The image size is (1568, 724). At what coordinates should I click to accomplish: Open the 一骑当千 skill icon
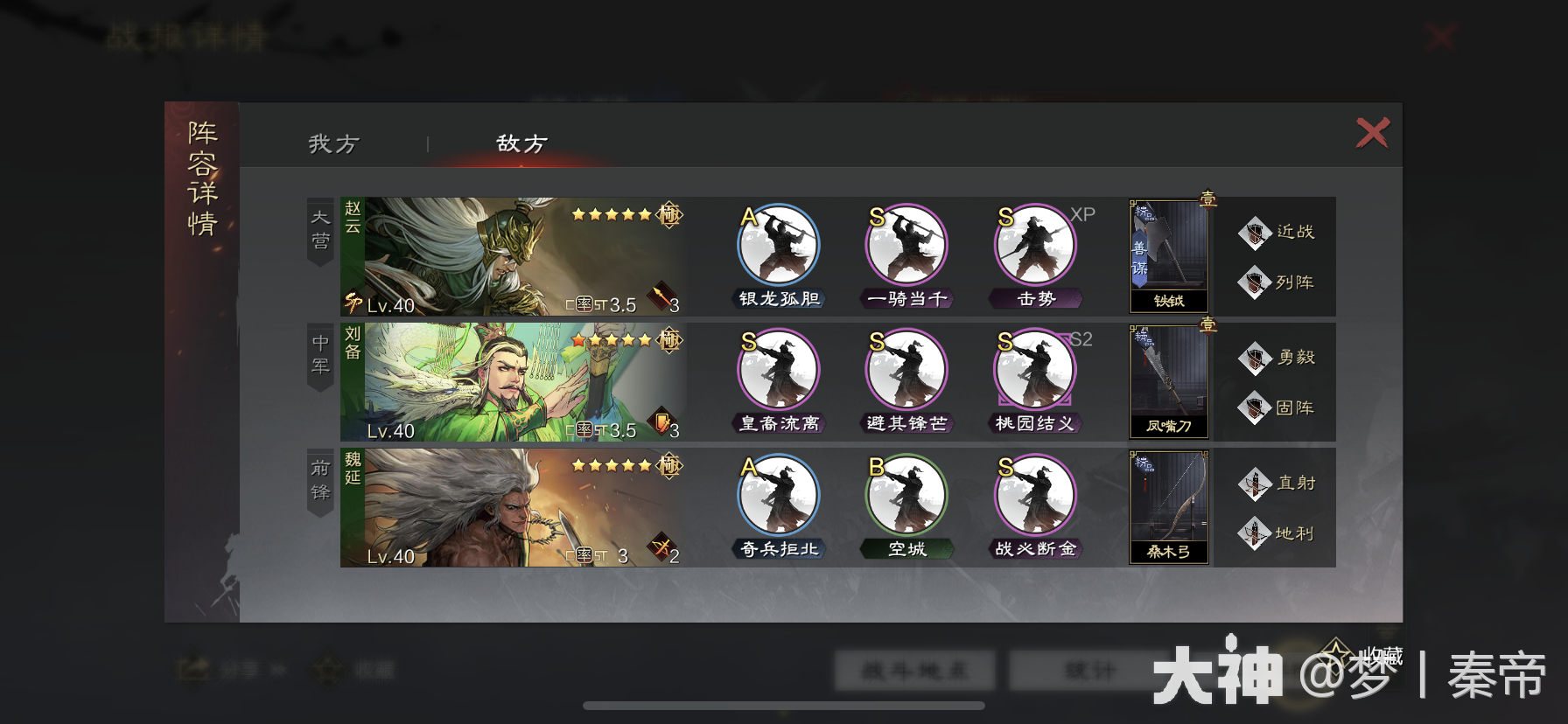pos(906,246)
